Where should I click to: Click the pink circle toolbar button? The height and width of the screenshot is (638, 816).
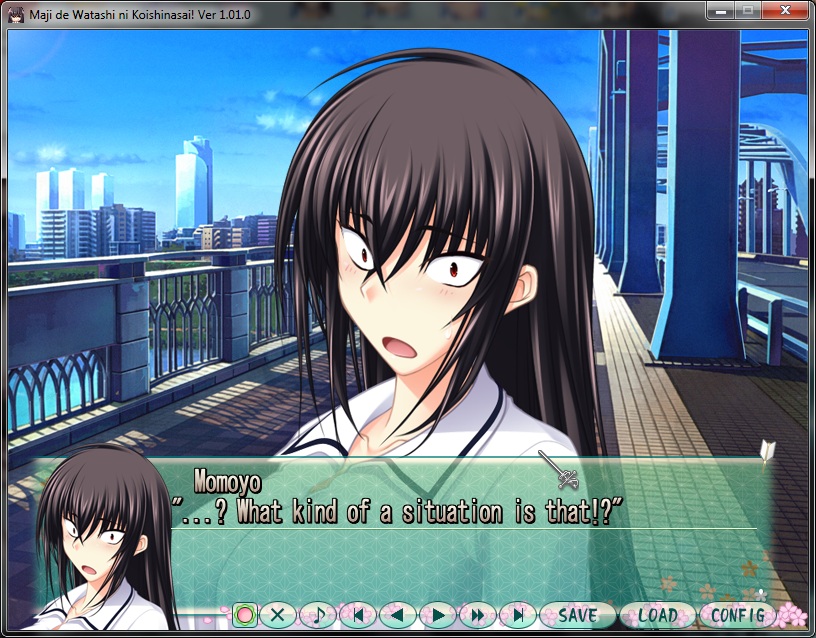(245, 615)
